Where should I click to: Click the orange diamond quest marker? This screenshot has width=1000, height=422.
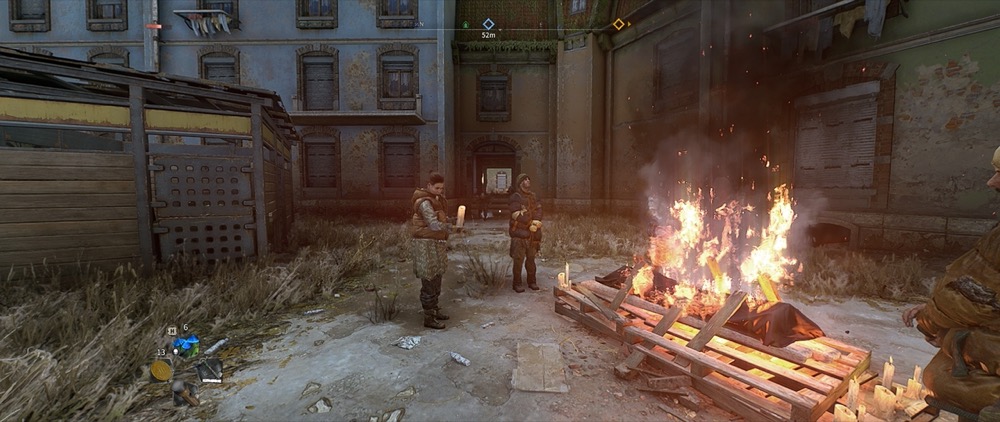pyautogui.click(x=618, y=24)
